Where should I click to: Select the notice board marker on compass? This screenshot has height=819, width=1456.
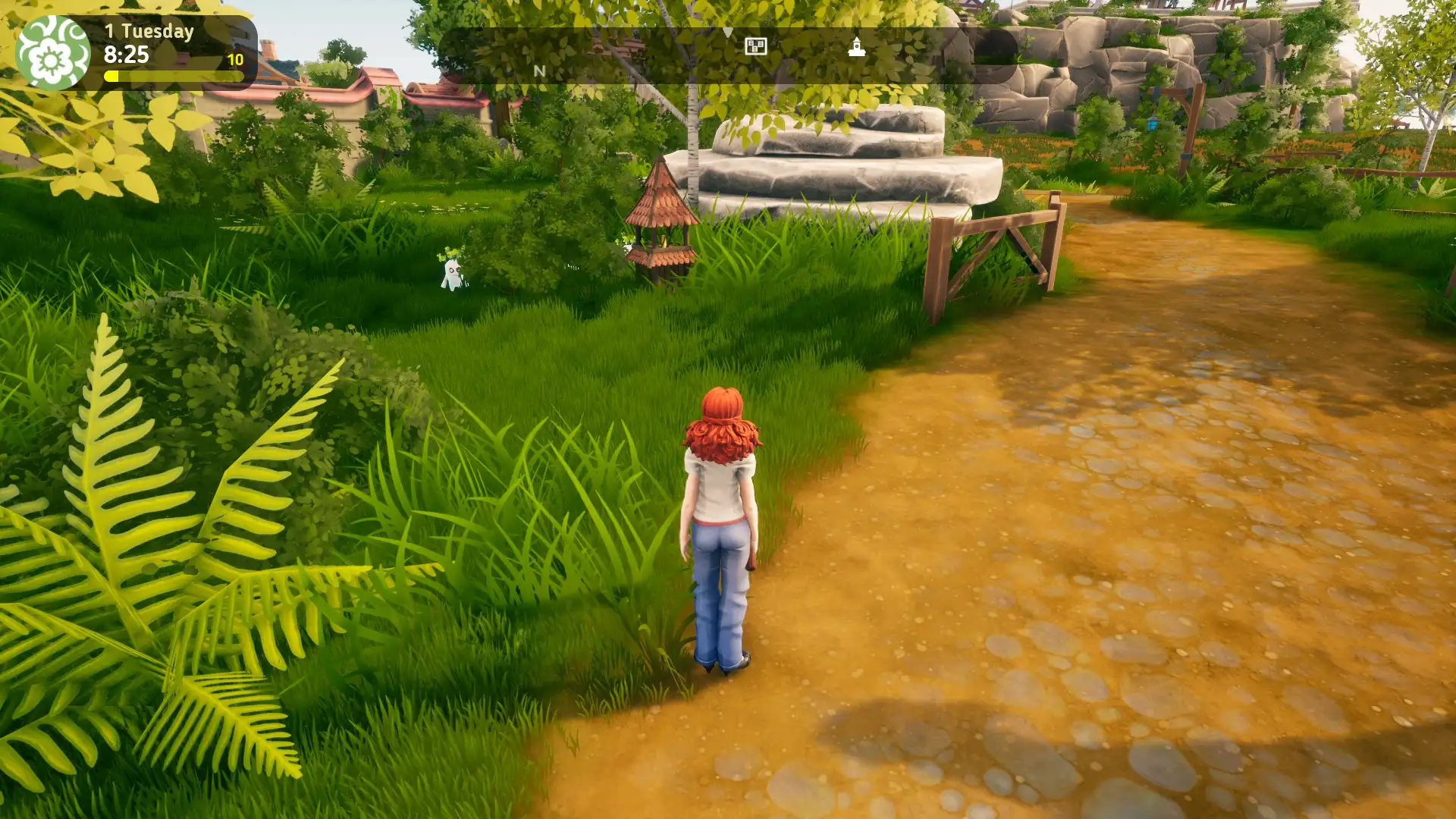click(755, 47)
